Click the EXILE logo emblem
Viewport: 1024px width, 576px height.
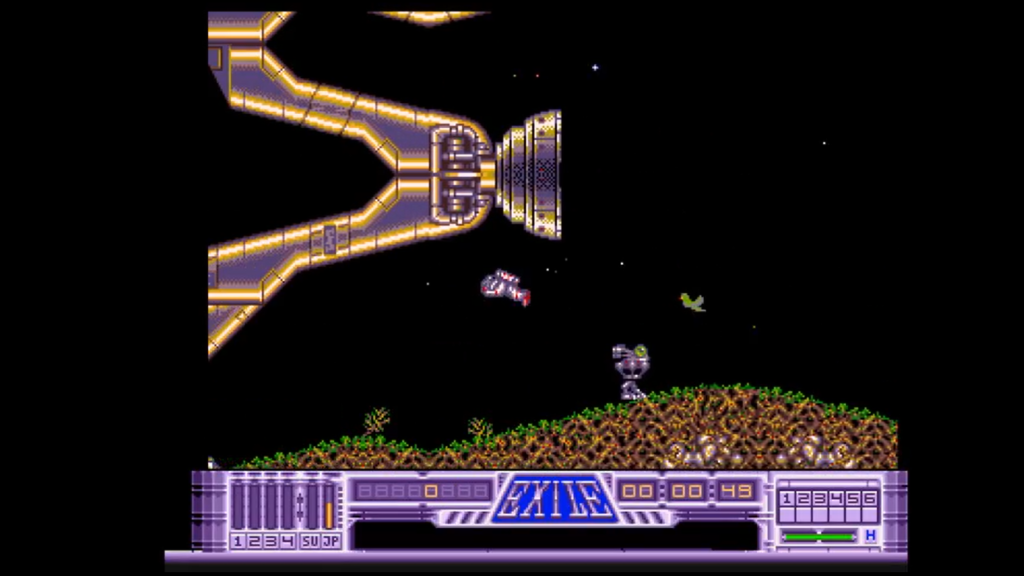point(551,498)
